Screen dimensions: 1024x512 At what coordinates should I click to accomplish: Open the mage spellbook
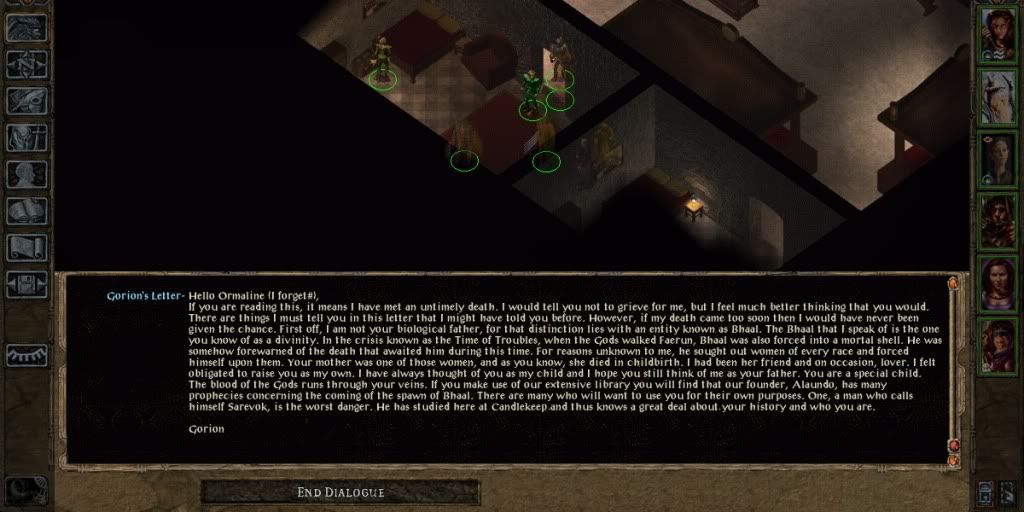(27, 210)
